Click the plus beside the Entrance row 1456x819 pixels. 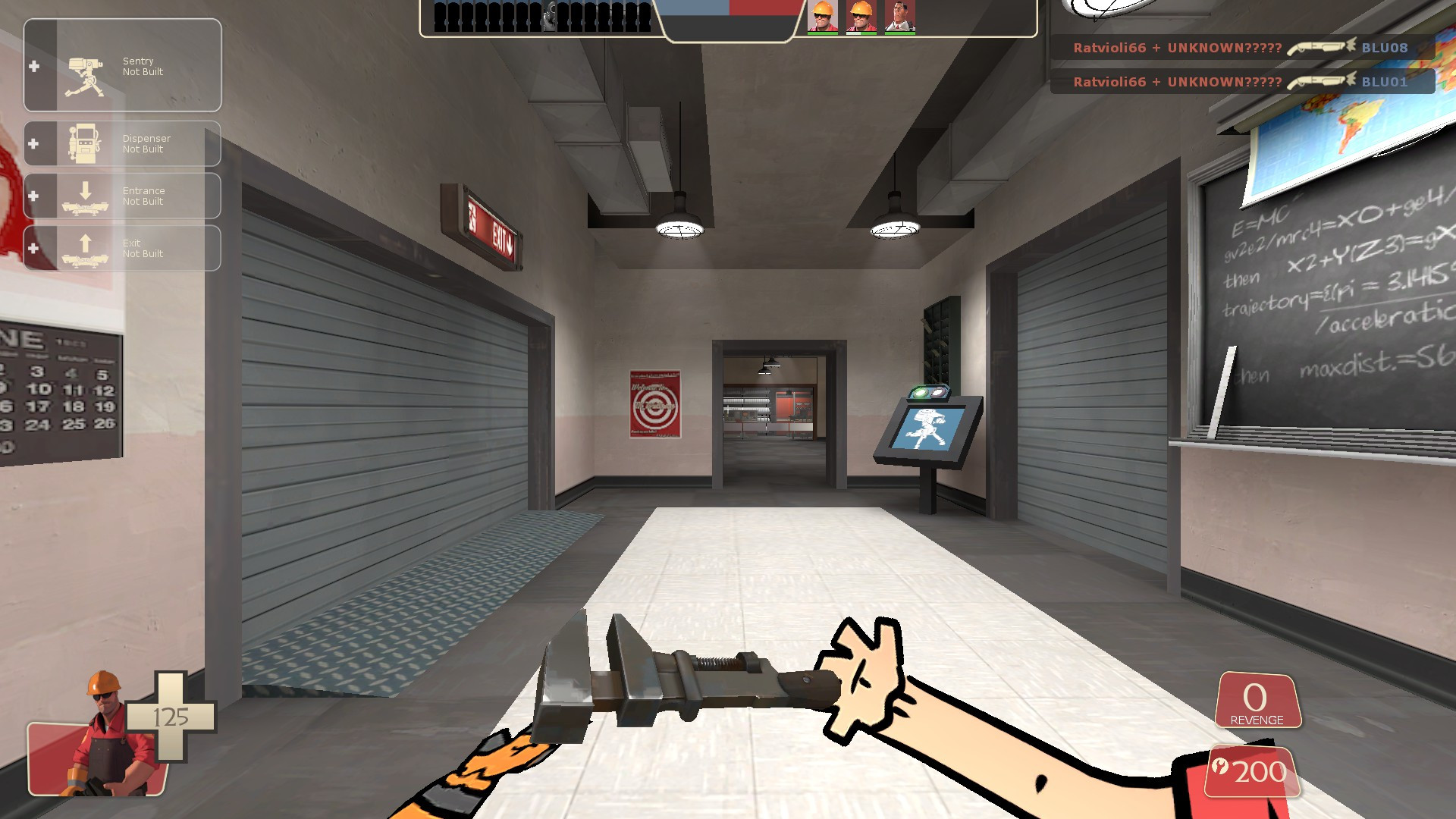(33, 196)
